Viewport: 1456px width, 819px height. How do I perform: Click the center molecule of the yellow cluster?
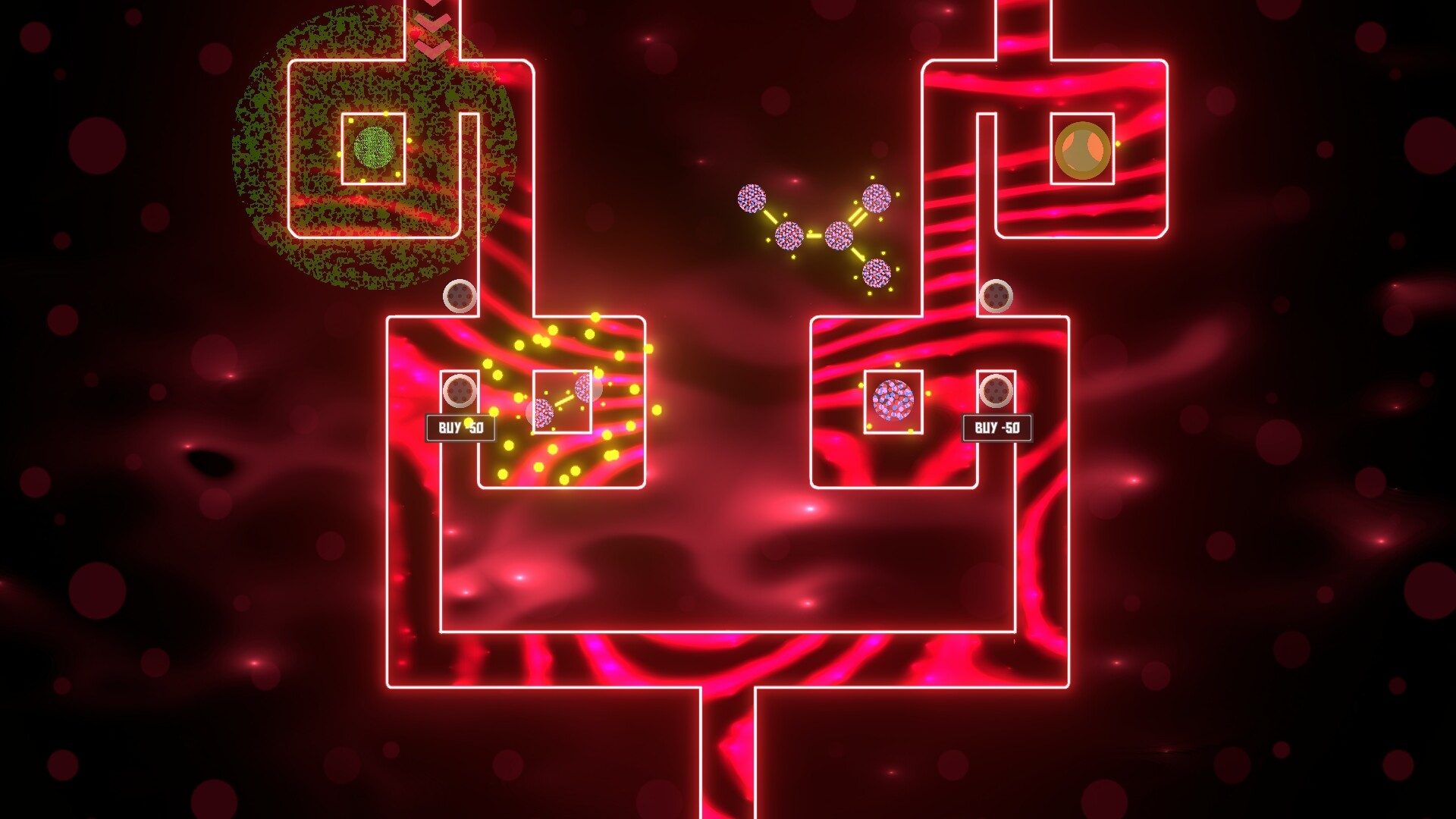click(839, 235)
